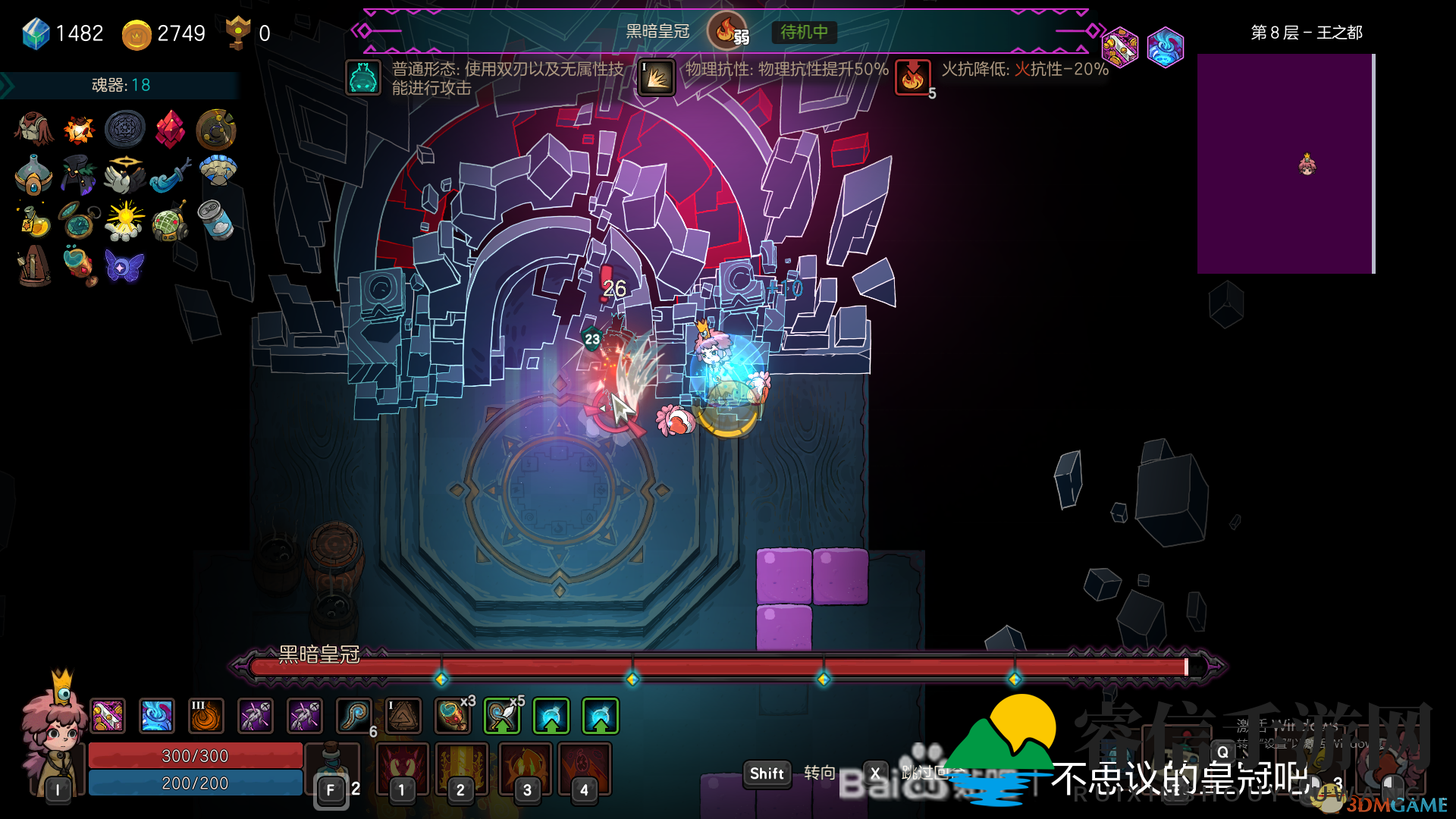
Task: Select the red crystal cluster soul relic
Action: click(170, 130)
